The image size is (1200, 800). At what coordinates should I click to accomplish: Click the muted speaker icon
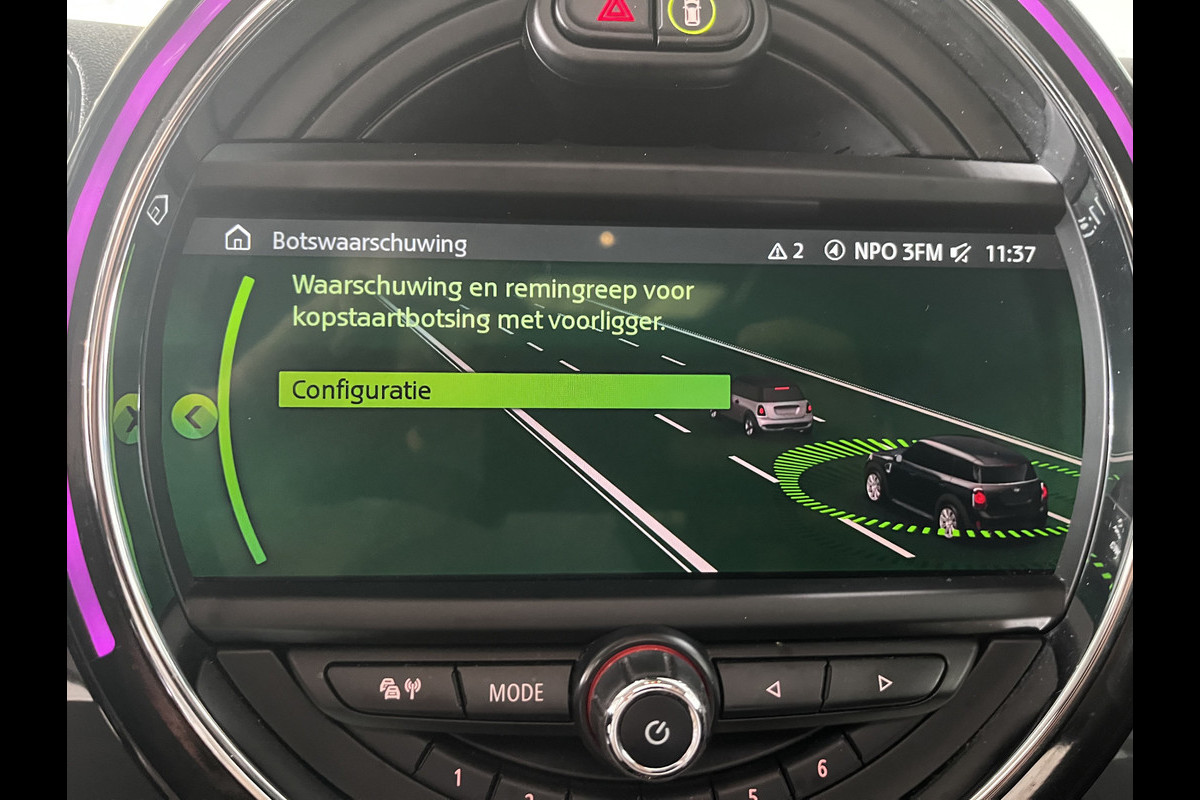click(960, 253)
